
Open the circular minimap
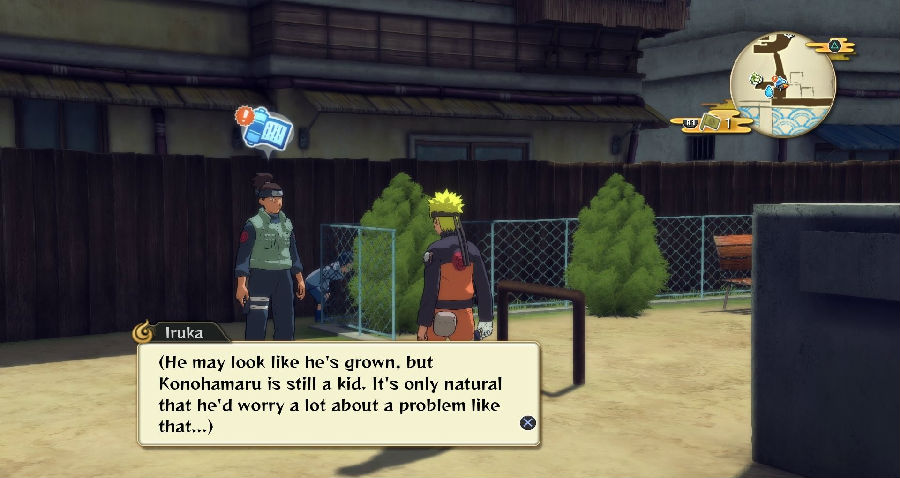[783, 83]
